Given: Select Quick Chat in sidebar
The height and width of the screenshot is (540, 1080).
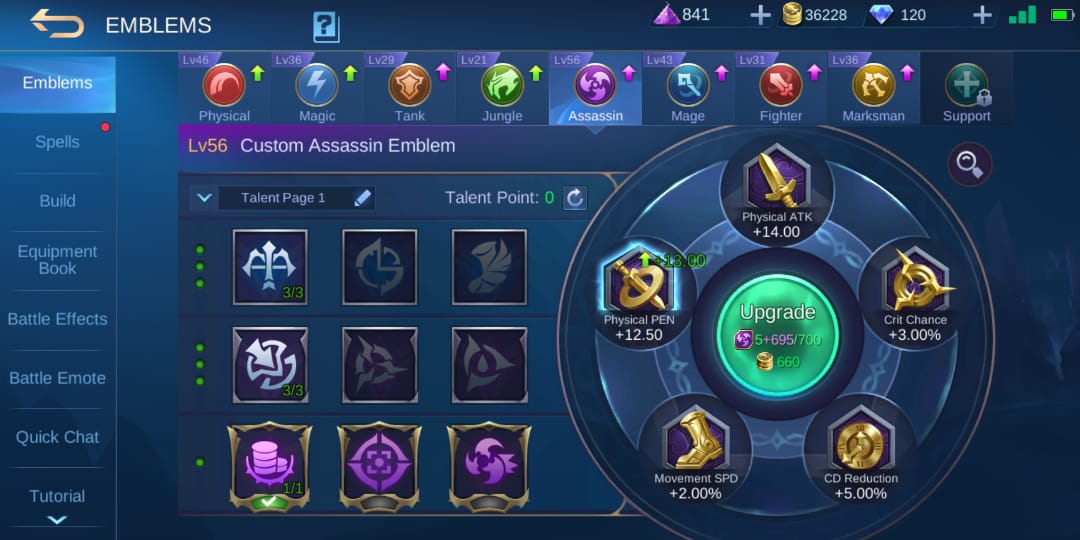Looking at the screenshot, I should pyautogui.click(x=57, y=437).
